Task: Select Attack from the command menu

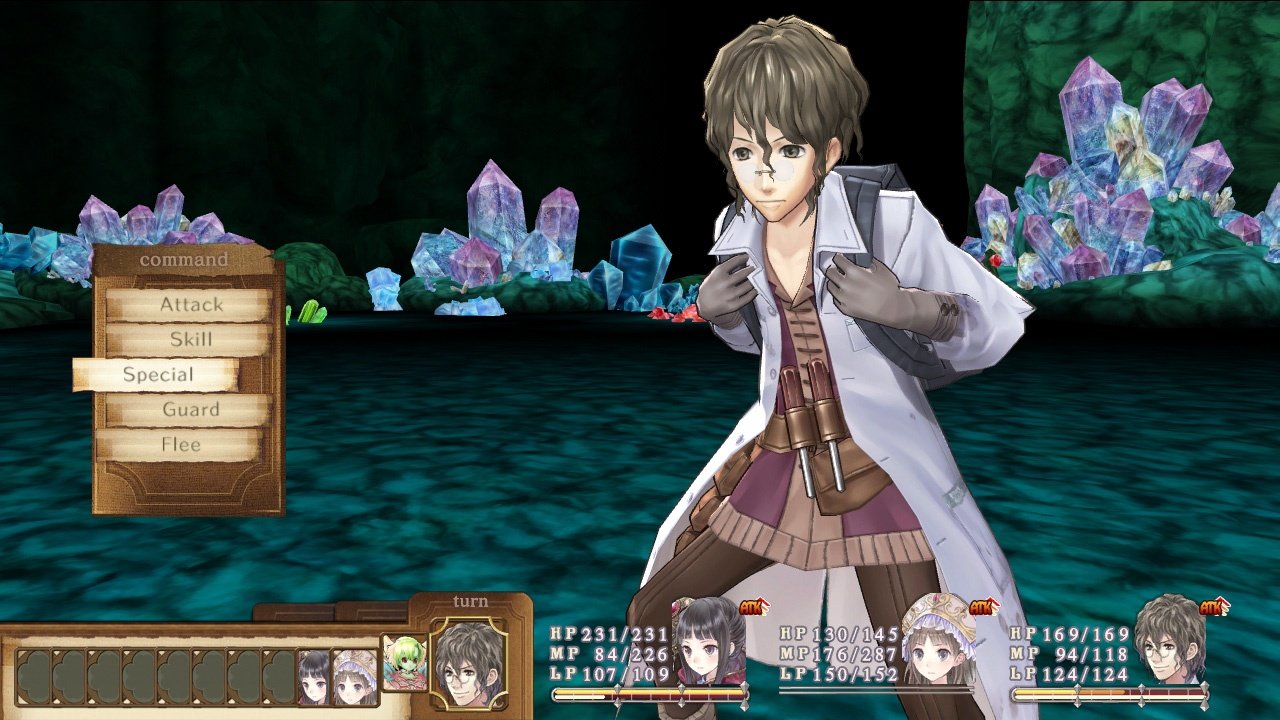Action: point(190,306)
